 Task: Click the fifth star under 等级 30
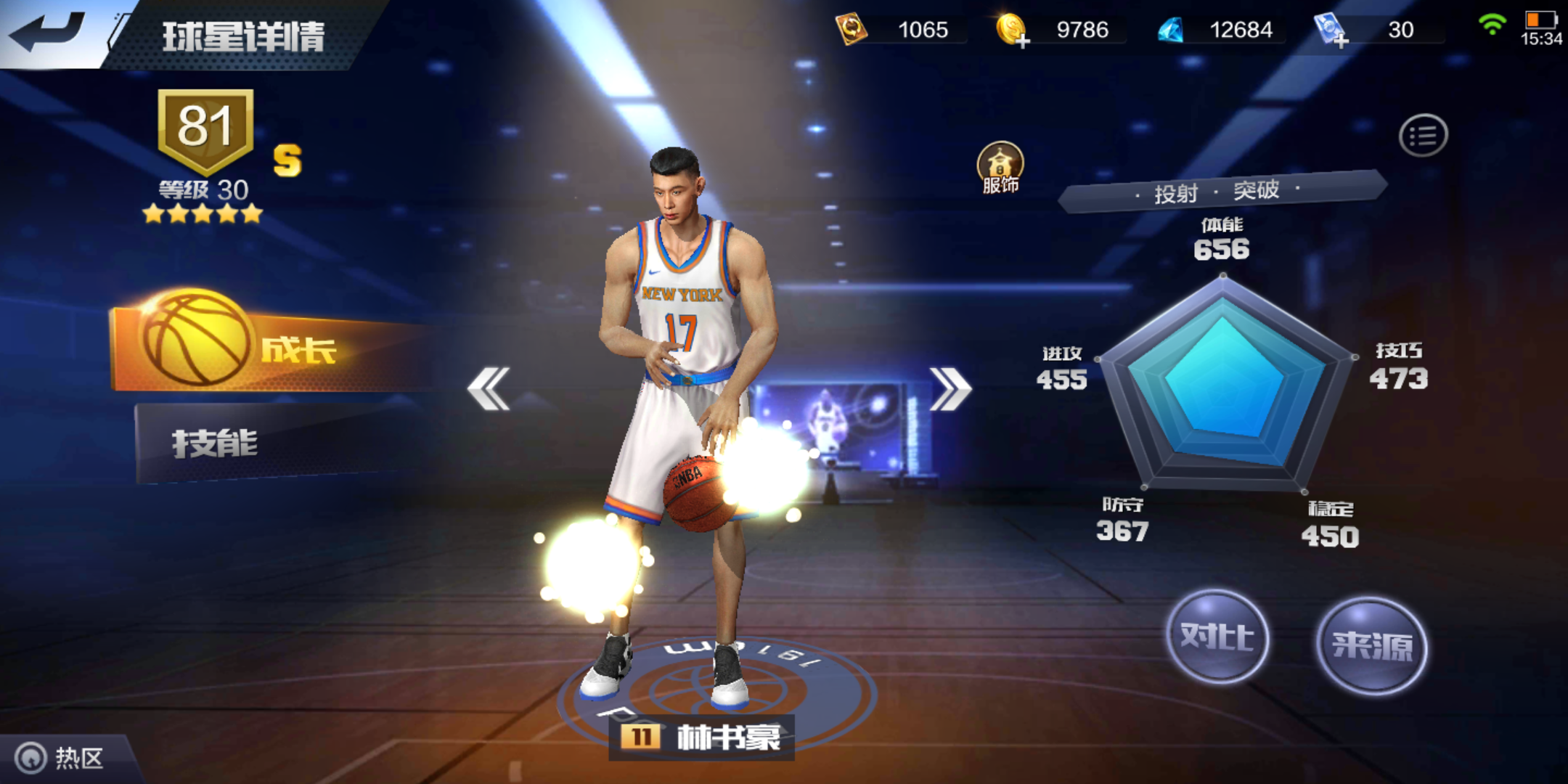[252, 213]
